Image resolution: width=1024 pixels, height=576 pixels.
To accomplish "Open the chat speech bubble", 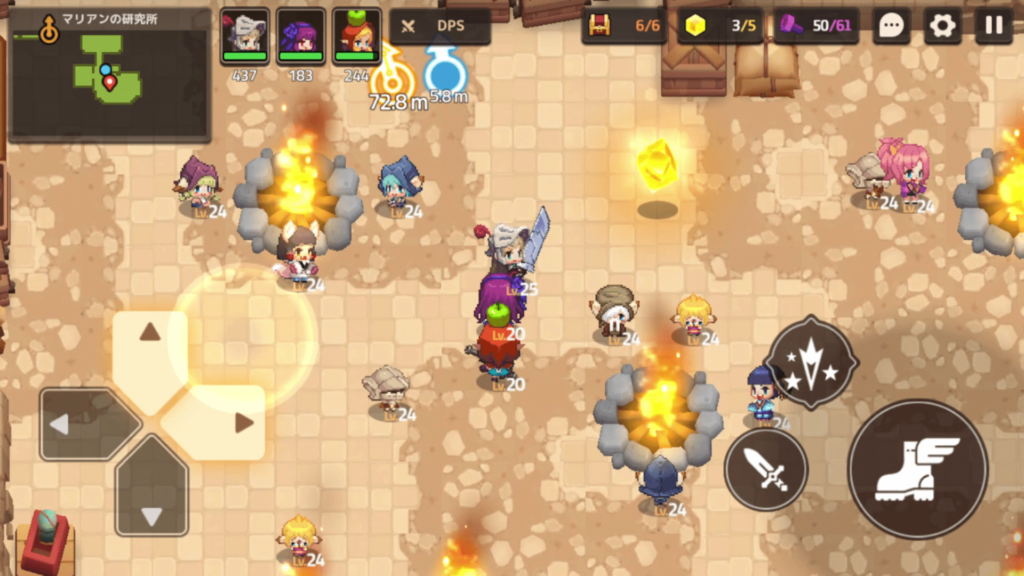I will pos(891,26).
